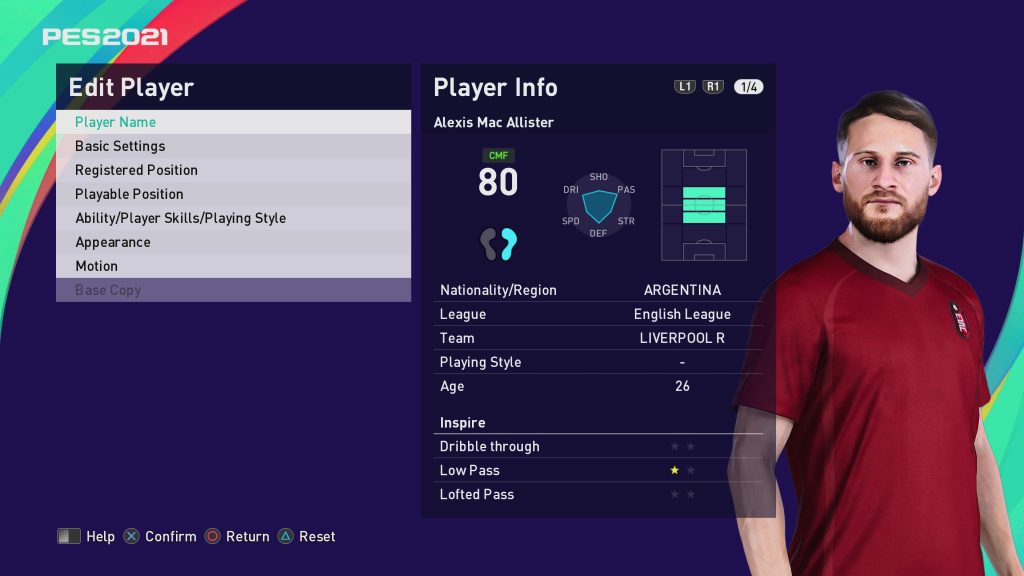This screenshot has width=1024, height=576.
Task: Choose Registered Position option
Action: click(x=233, y=170)
